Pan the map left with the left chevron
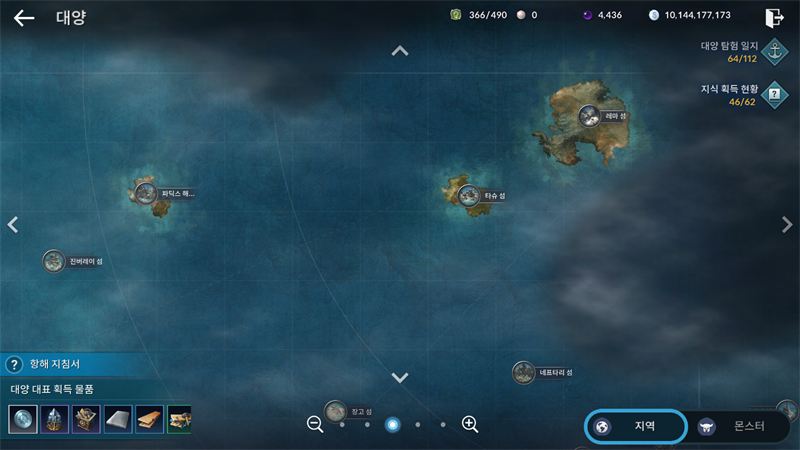The height and width of the screenshot is (450, 800). (x=13, y=225)
